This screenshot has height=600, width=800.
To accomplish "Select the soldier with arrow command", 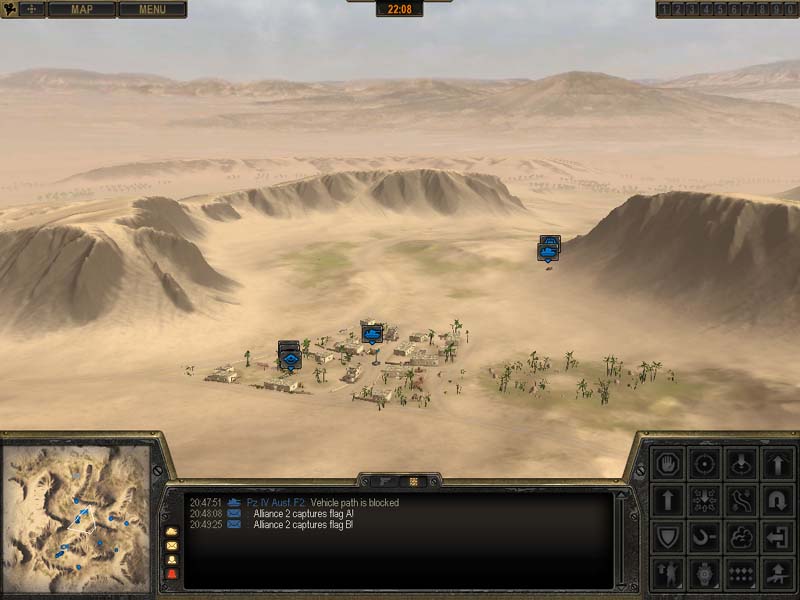I will (666, 573).
